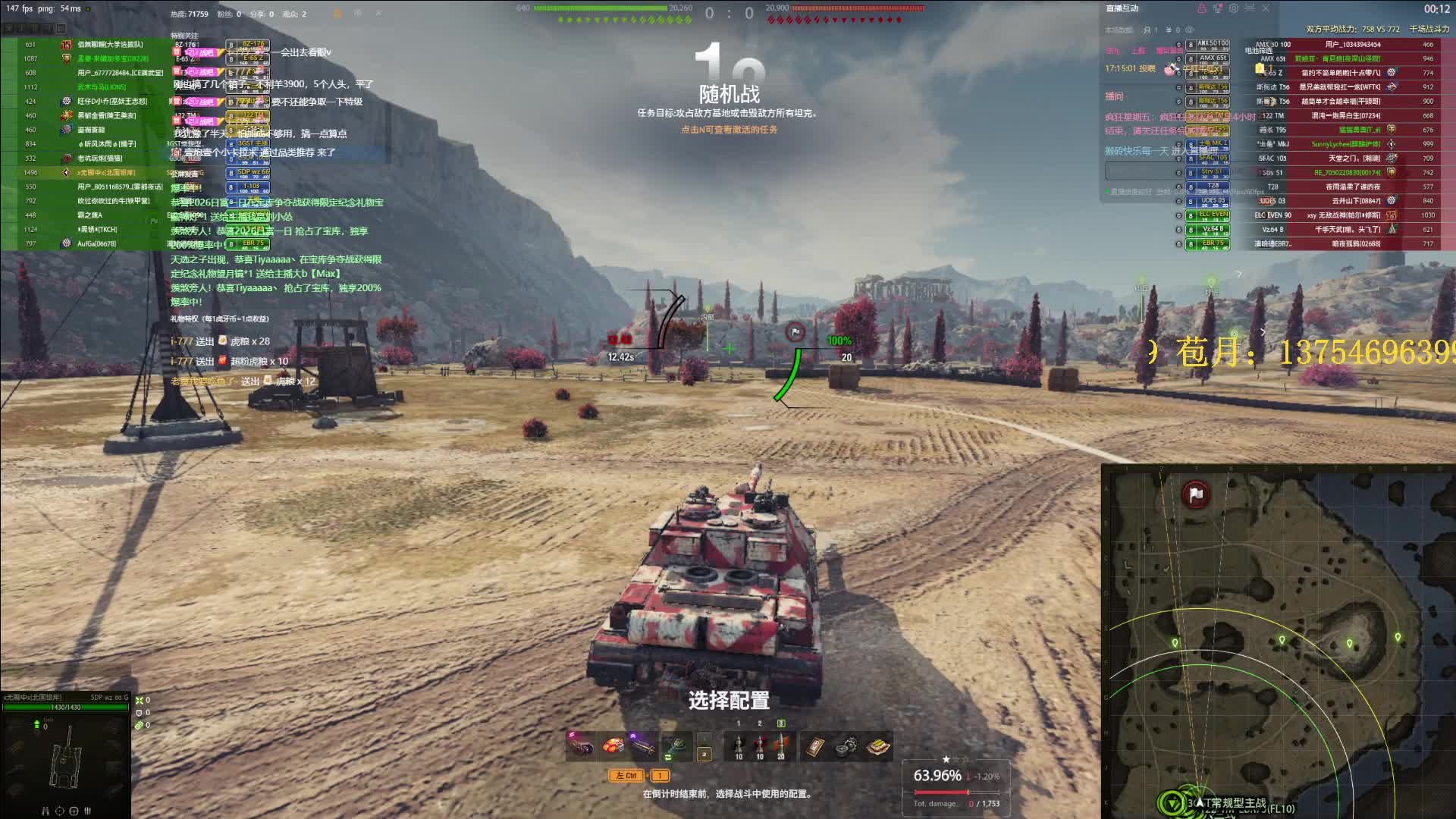
Task: Close the 直播互动 stream overlay panel
Action: (x=1266, y=8)
